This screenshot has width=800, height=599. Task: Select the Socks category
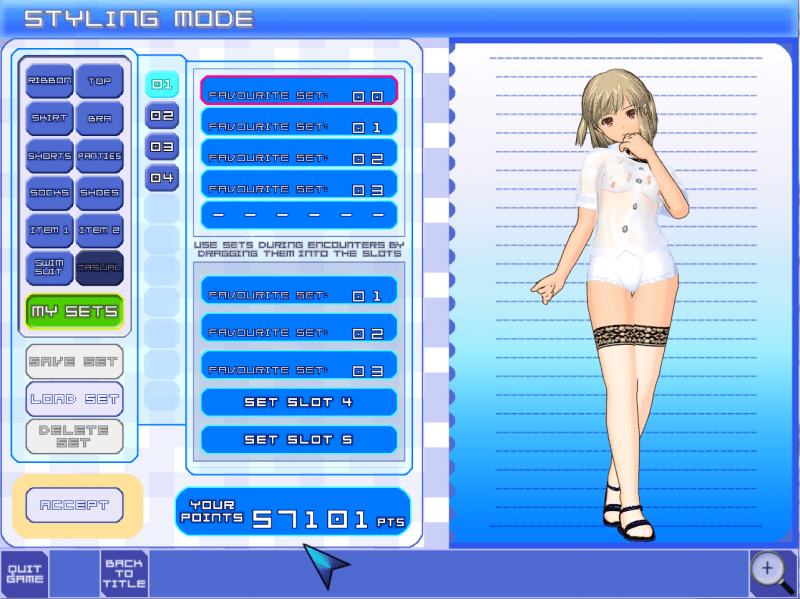click(x=49, y=193)
